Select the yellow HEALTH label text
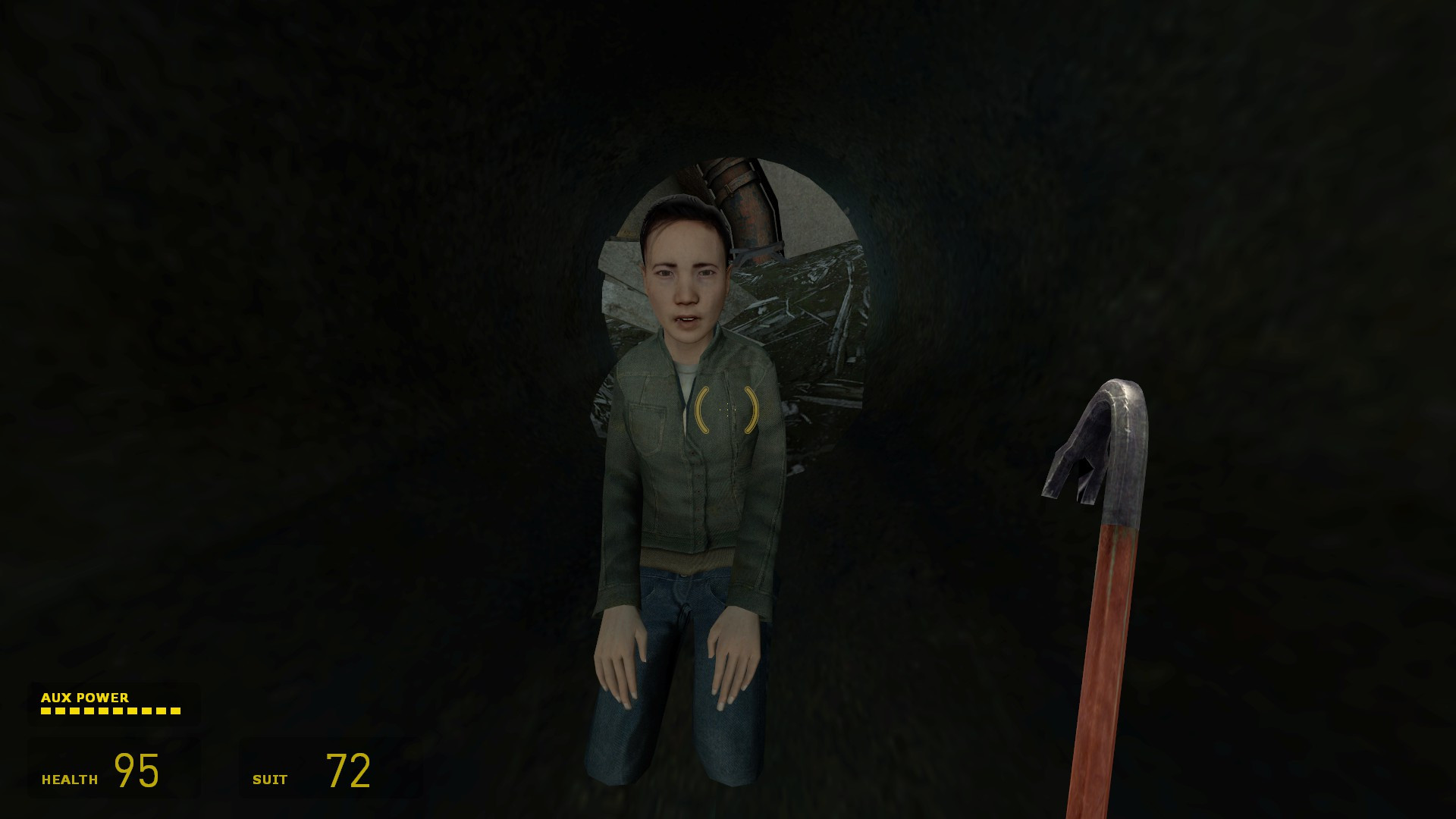Image resolution: width=1456 pixels, height=819 pixels. [70, 779]
